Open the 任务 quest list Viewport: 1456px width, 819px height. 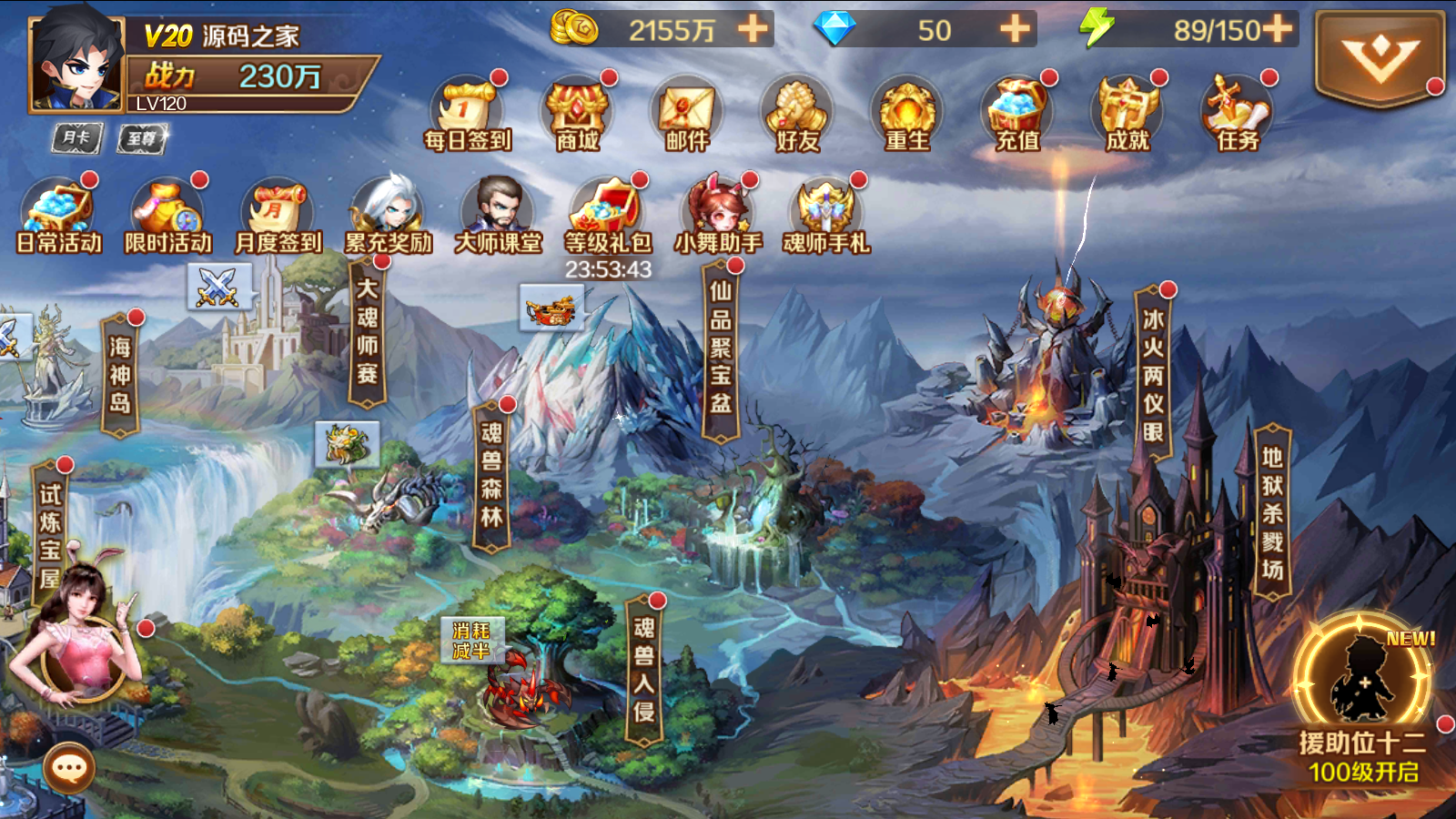tap(1238, 115)
